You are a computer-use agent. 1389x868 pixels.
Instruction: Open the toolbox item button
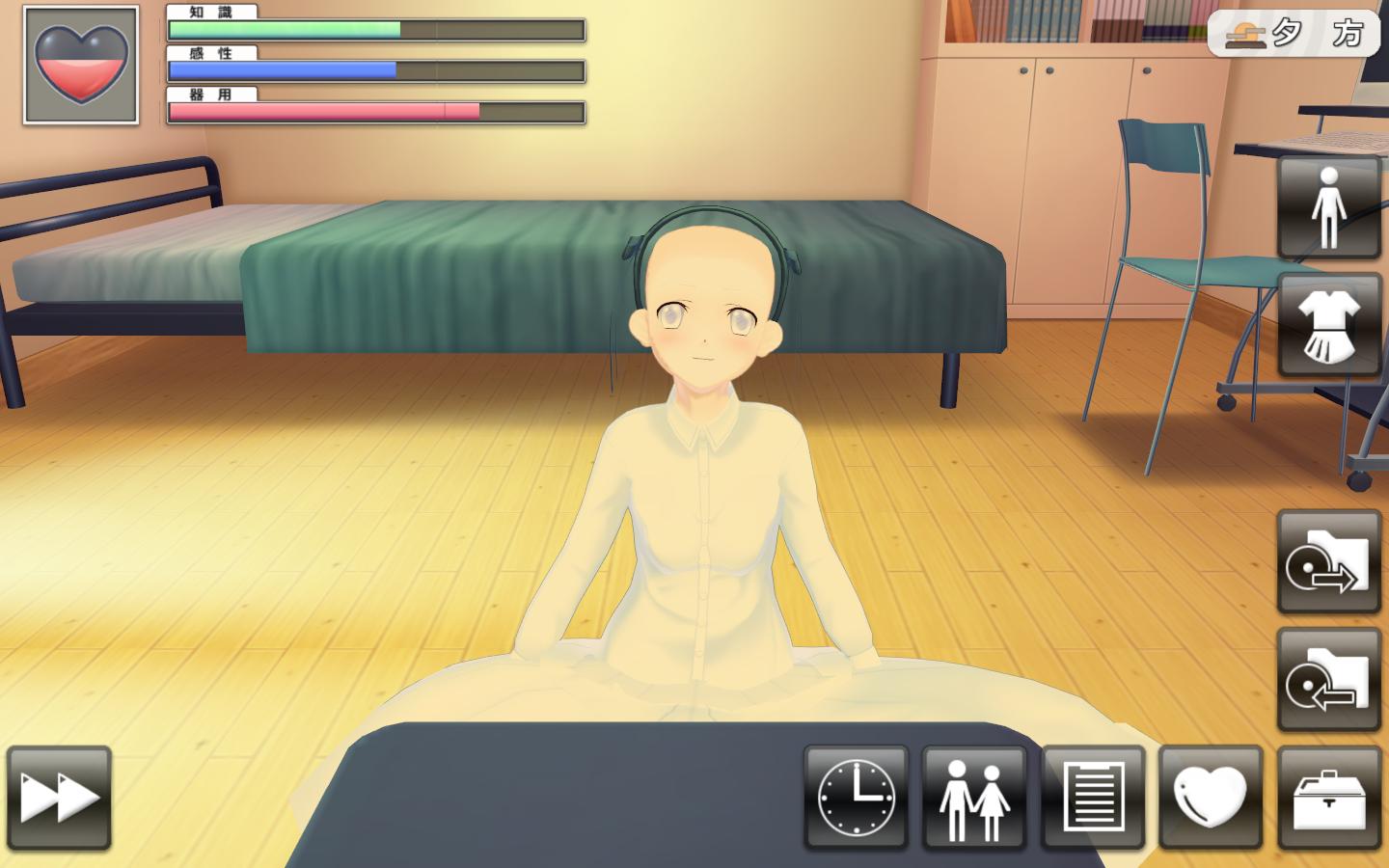tap(1329, 798)
